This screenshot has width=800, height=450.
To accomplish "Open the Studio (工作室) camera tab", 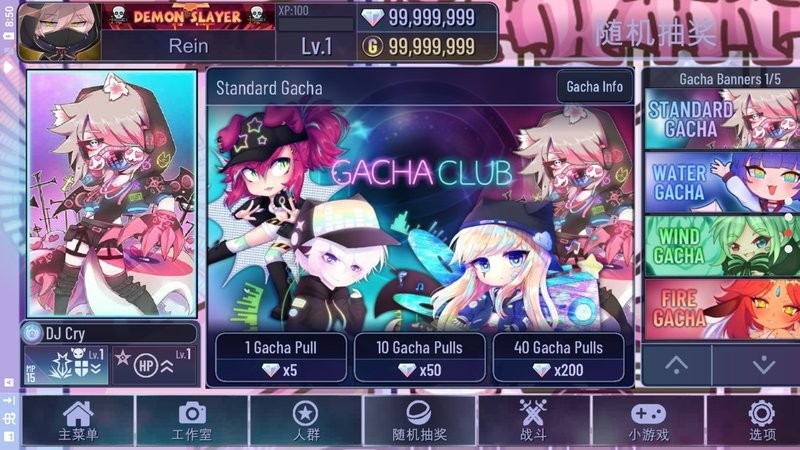I will [x=191, y=420].
